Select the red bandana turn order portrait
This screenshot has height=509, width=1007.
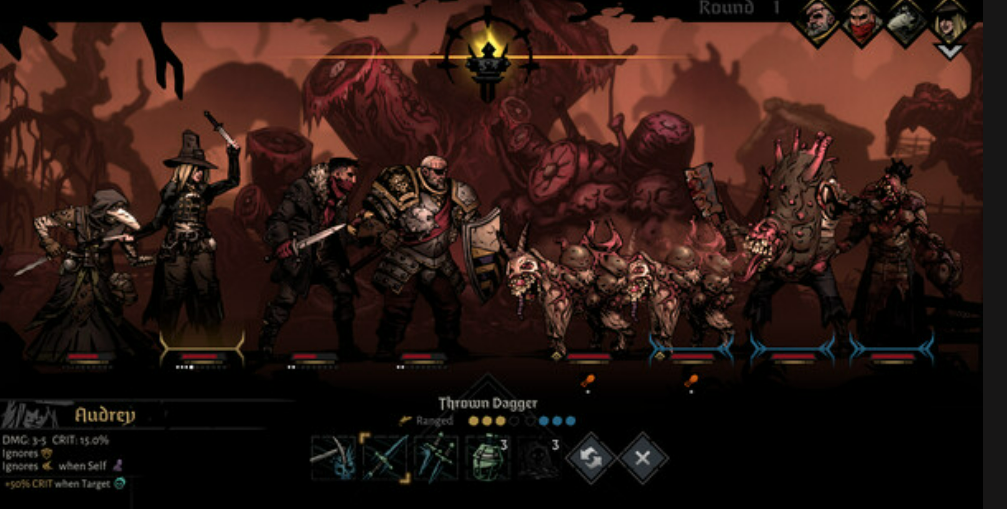(x=863, y=21)
